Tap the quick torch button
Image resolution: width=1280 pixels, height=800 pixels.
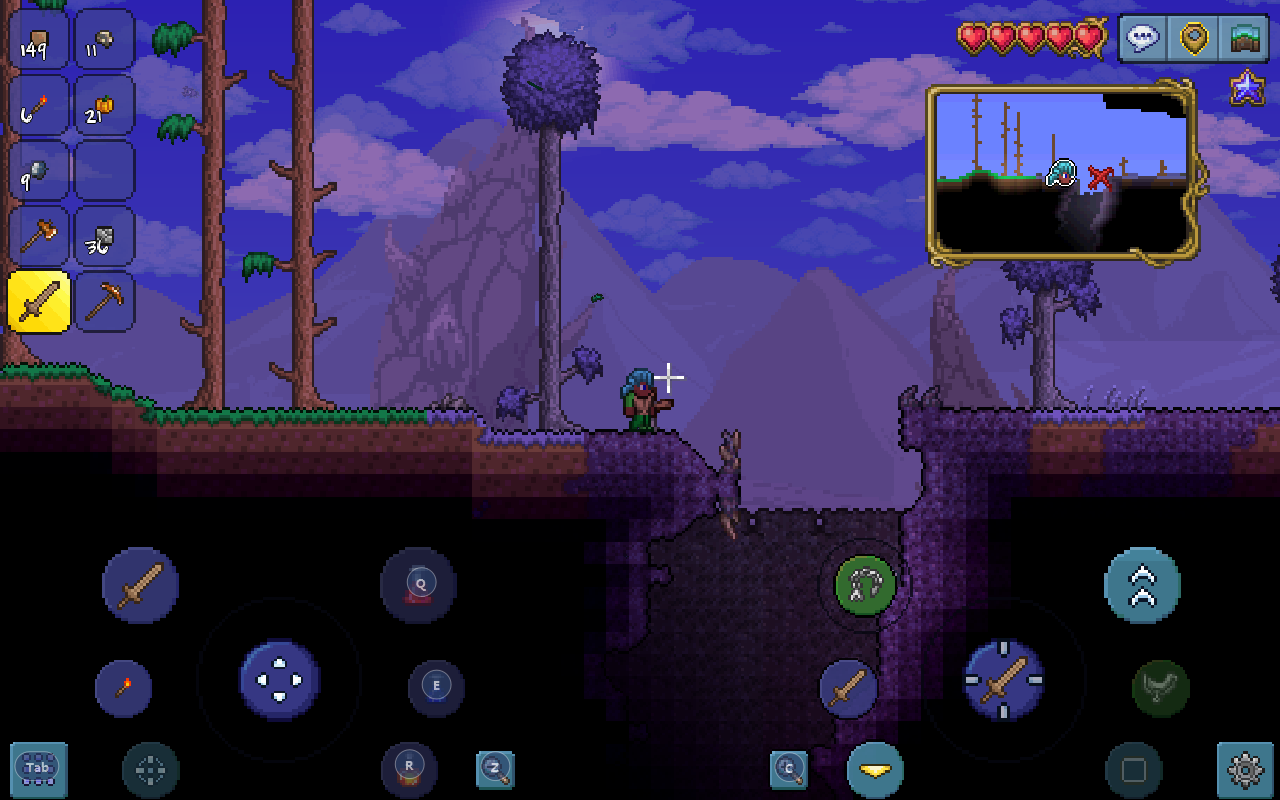pos(124,688)
